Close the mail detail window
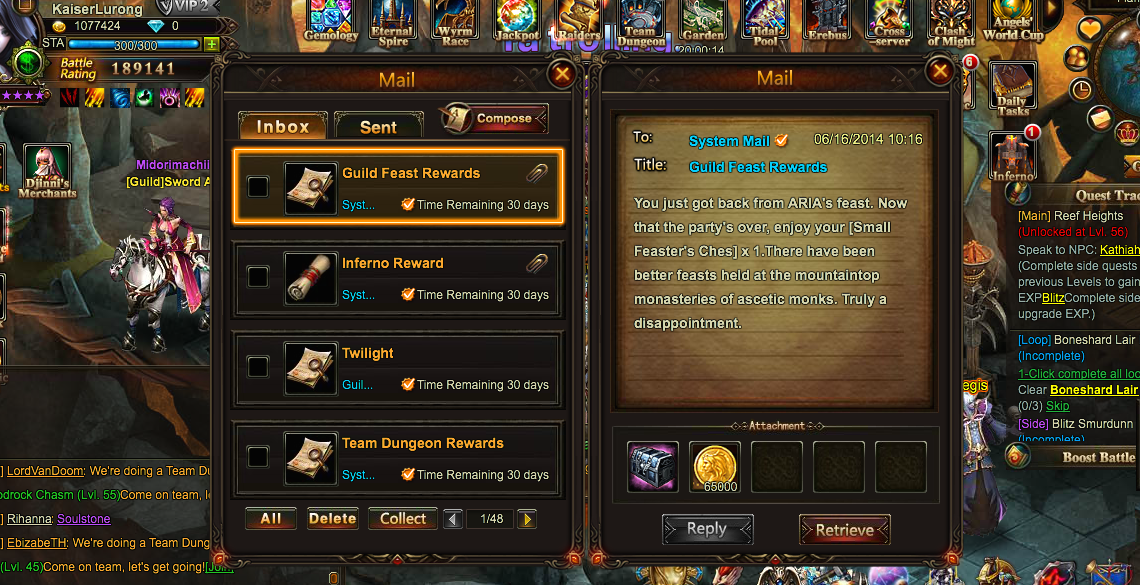 [x=939, y=71]
